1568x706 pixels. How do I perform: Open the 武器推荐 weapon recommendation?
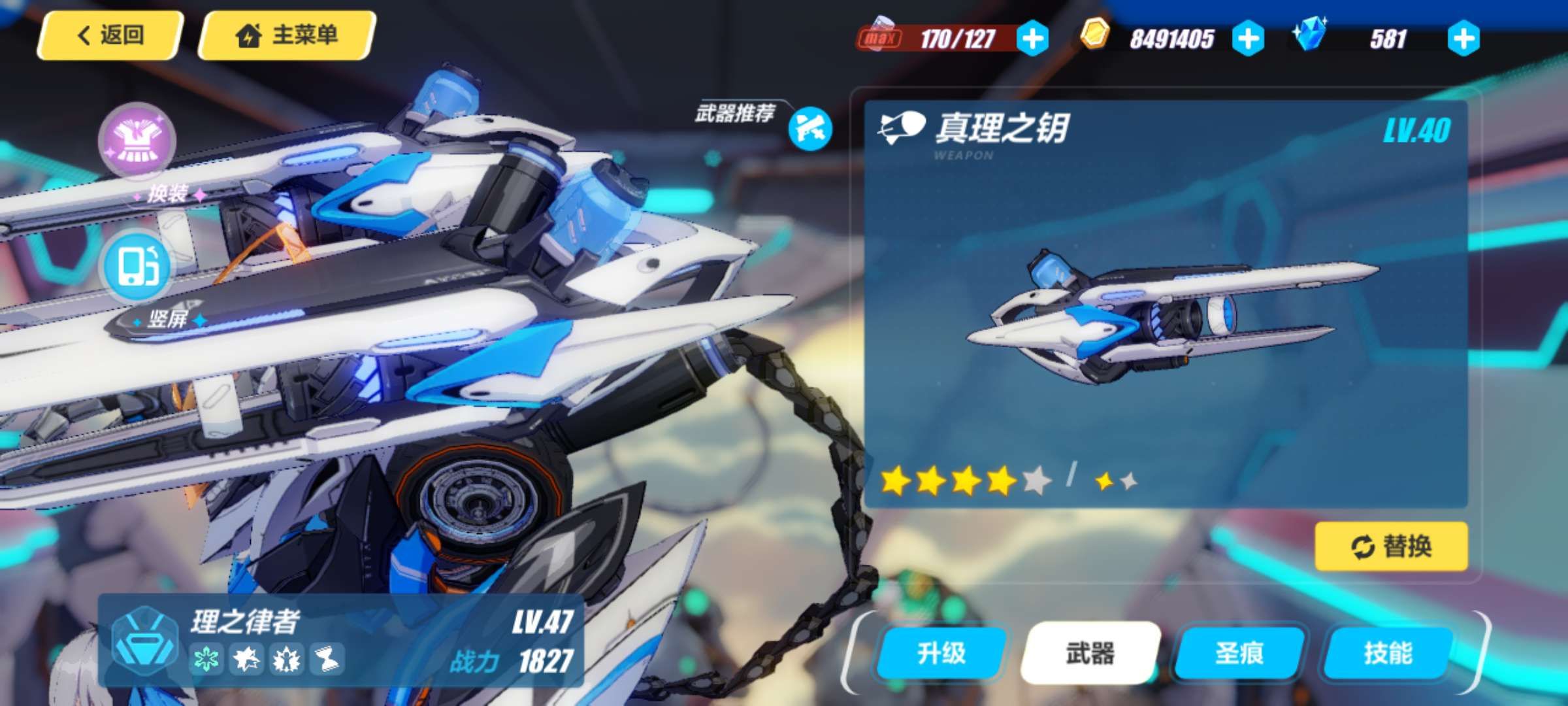(811, 129)
